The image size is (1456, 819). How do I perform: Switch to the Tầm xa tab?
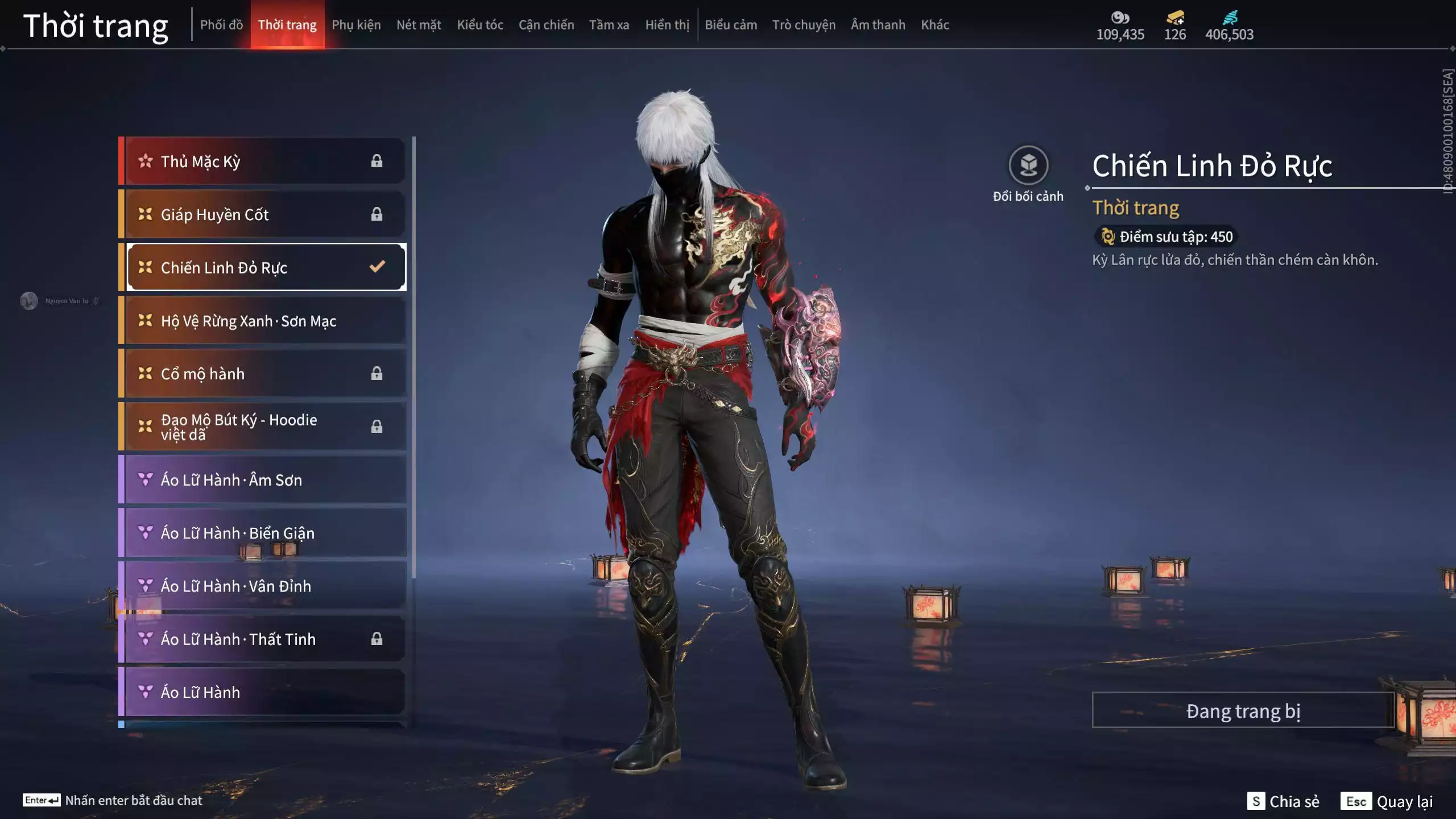[609, 25]
